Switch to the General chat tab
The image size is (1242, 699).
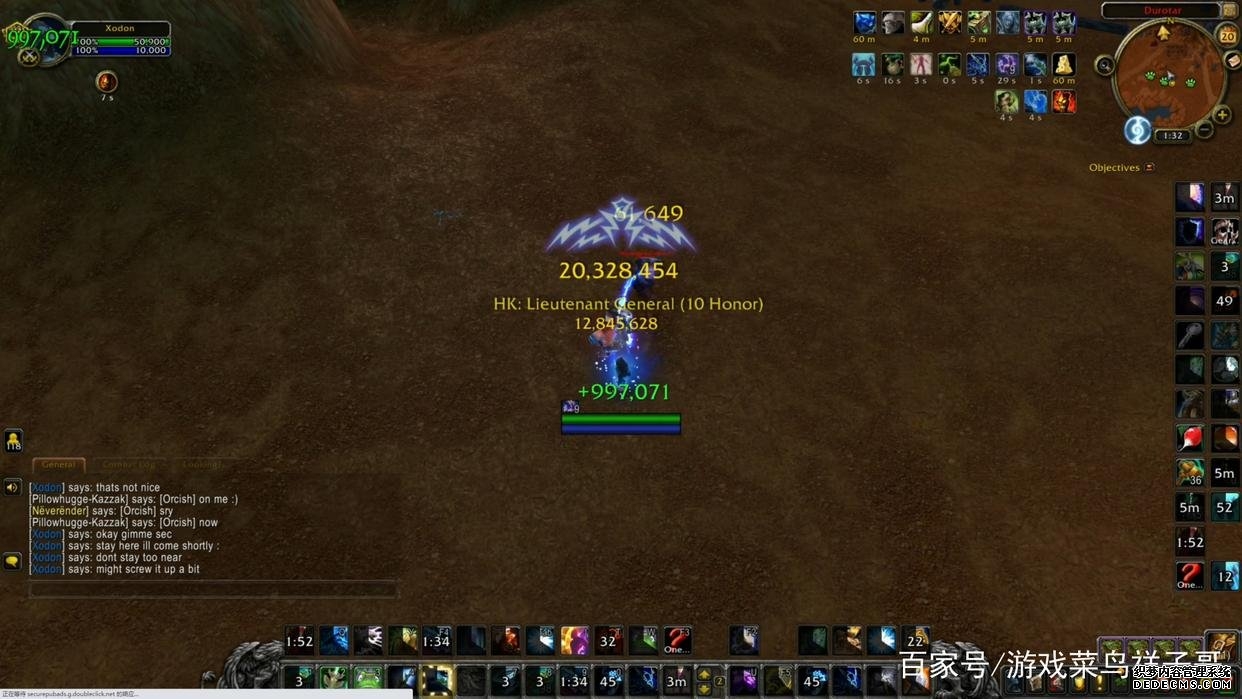coord(59,465)
